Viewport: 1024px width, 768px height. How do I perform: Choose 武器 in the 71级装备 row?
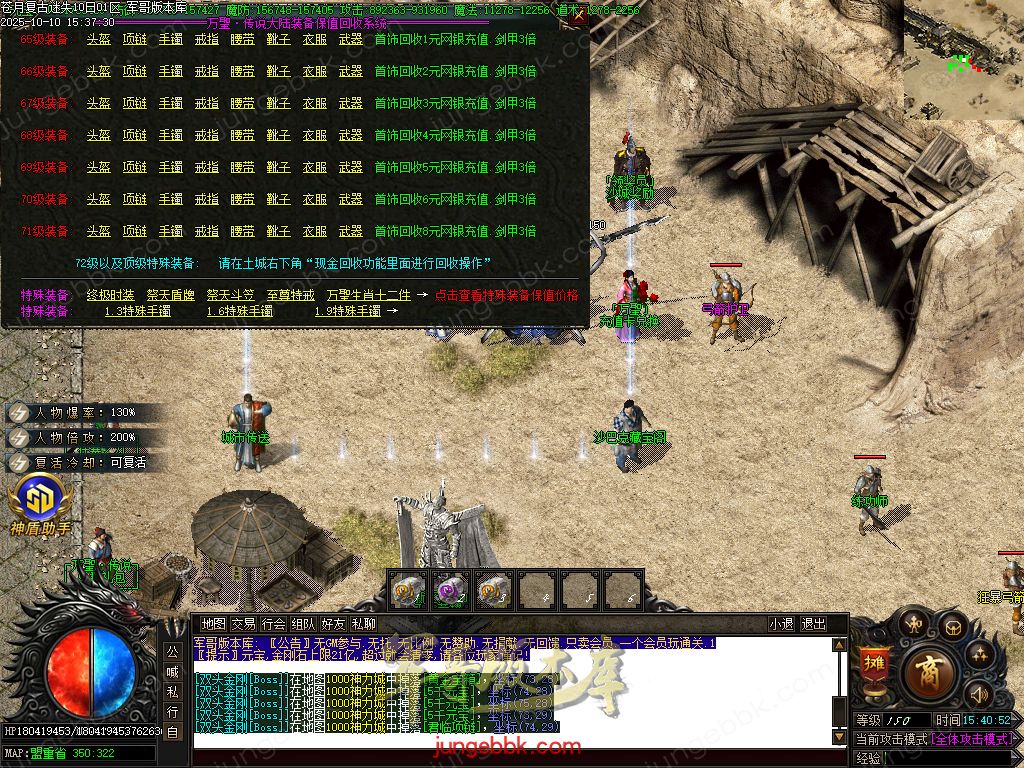(350, 231)
